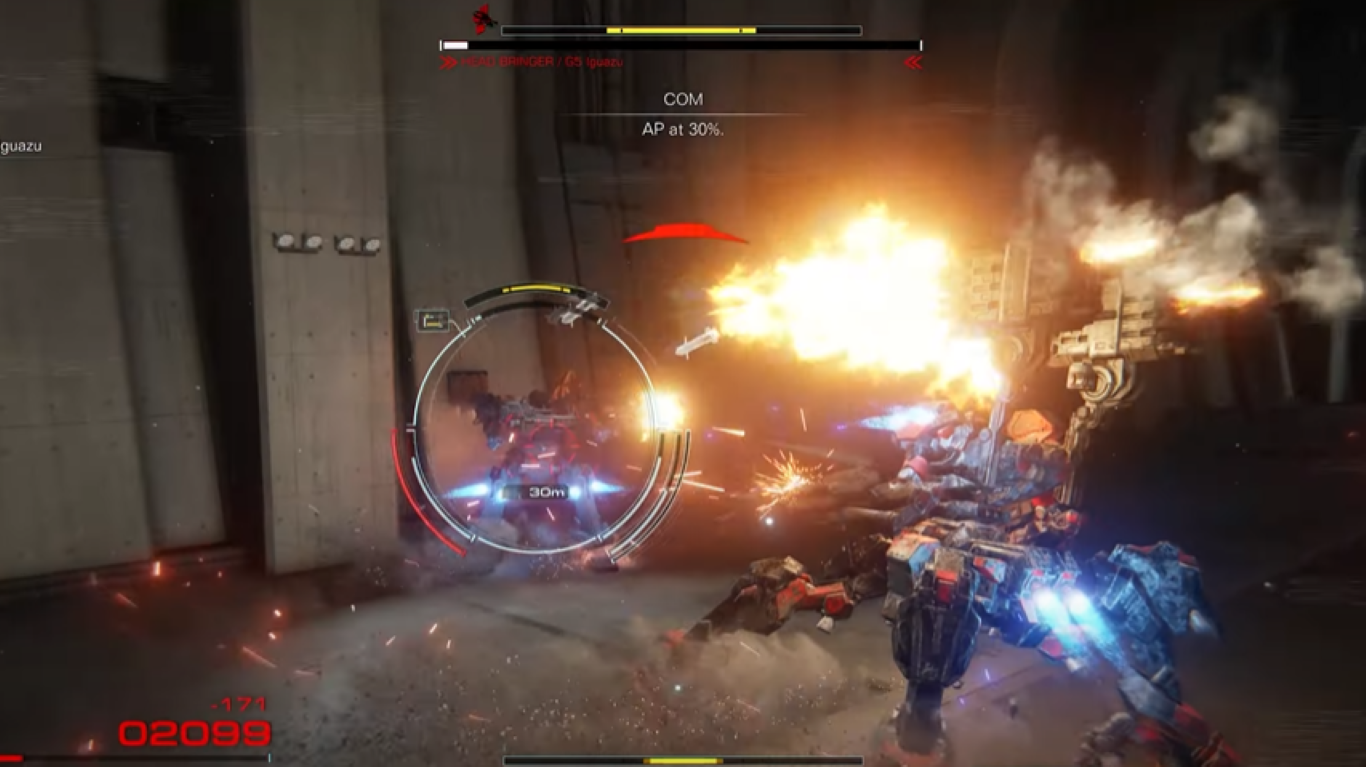Expand the HEAD BRINGER / G5 Iguazu nameplate
The width and height of the screenshot is (1366, 767).
coord(543,59)
